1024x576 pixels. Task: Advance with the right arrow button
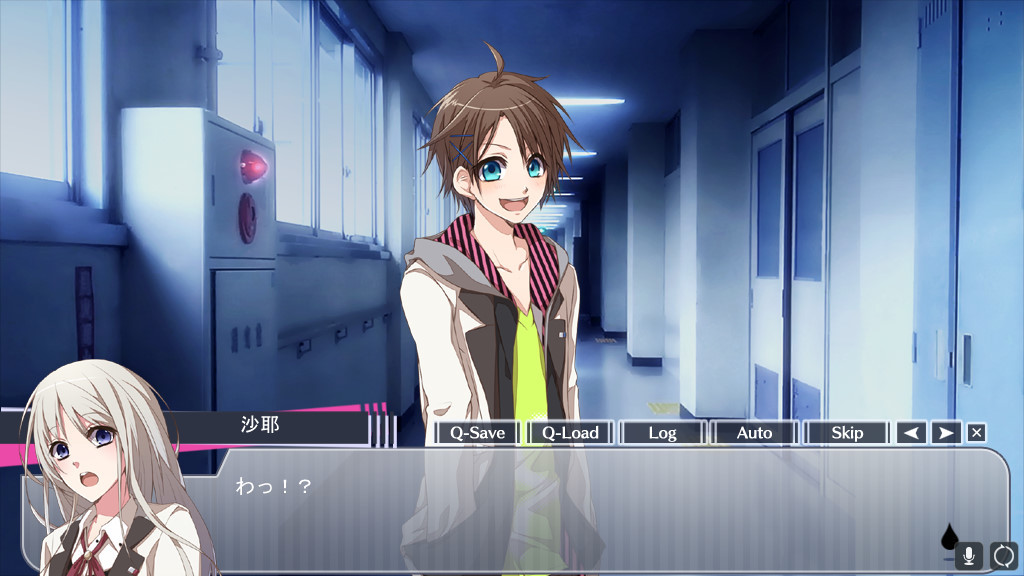945,433
